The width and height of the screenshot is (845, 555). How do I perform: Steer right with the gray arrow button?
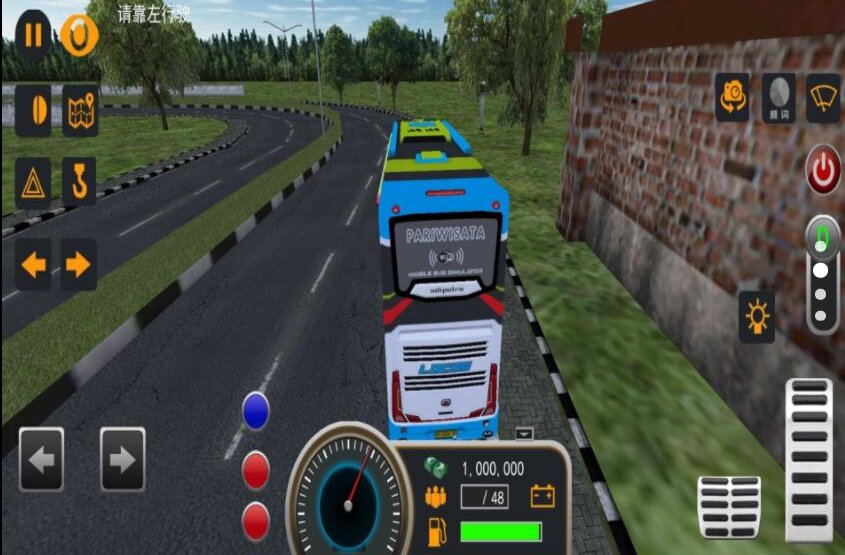(122, 459)
